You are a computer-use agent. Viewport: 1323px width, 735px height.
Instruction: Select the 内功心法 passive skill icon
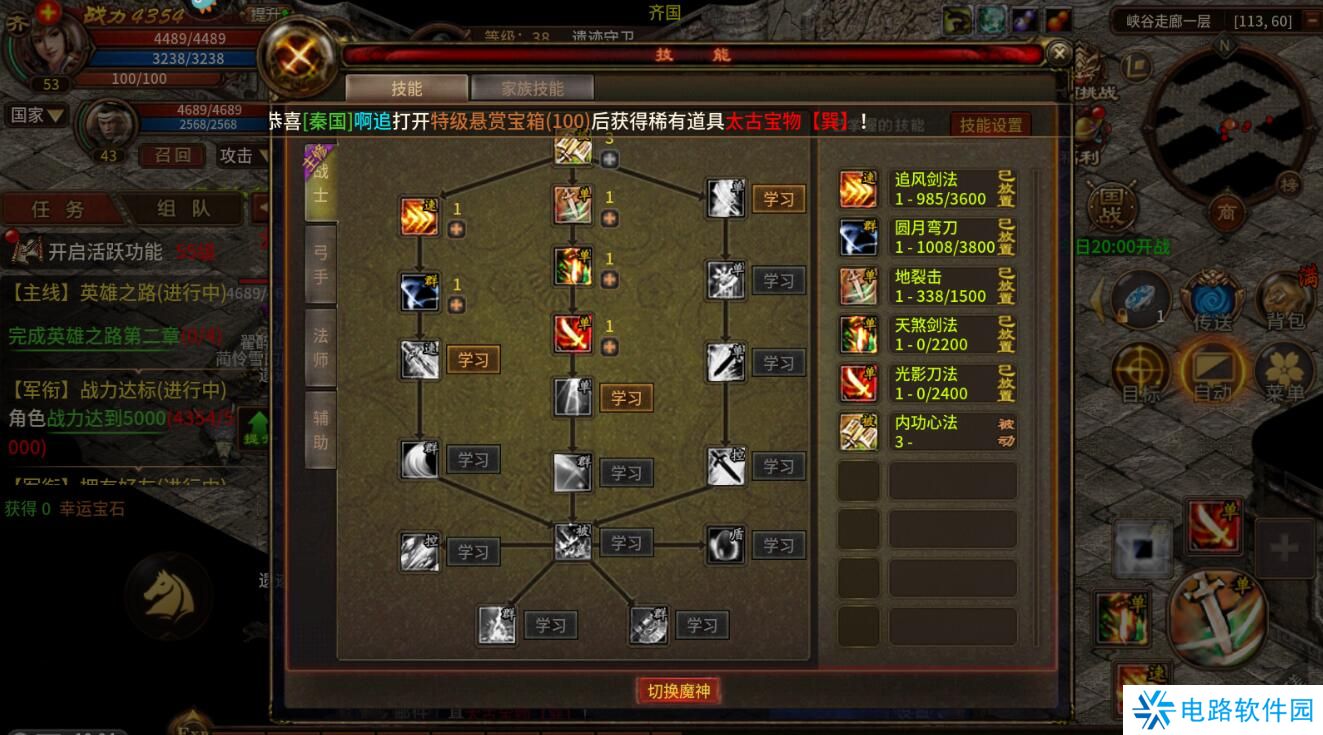pos(857,430)
